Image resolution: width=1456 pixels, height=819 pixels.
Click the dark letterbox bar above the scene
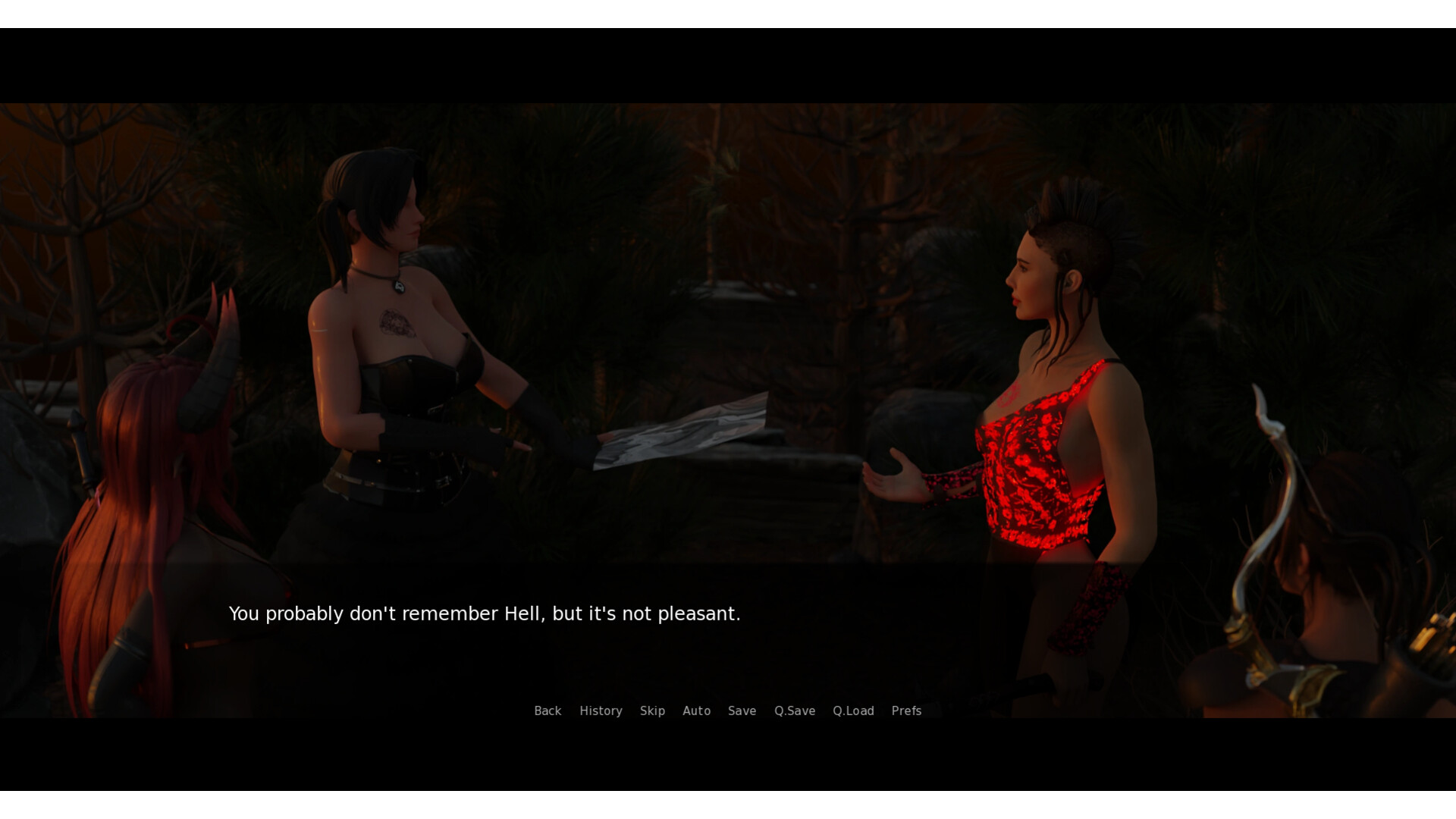coord(728,64)
